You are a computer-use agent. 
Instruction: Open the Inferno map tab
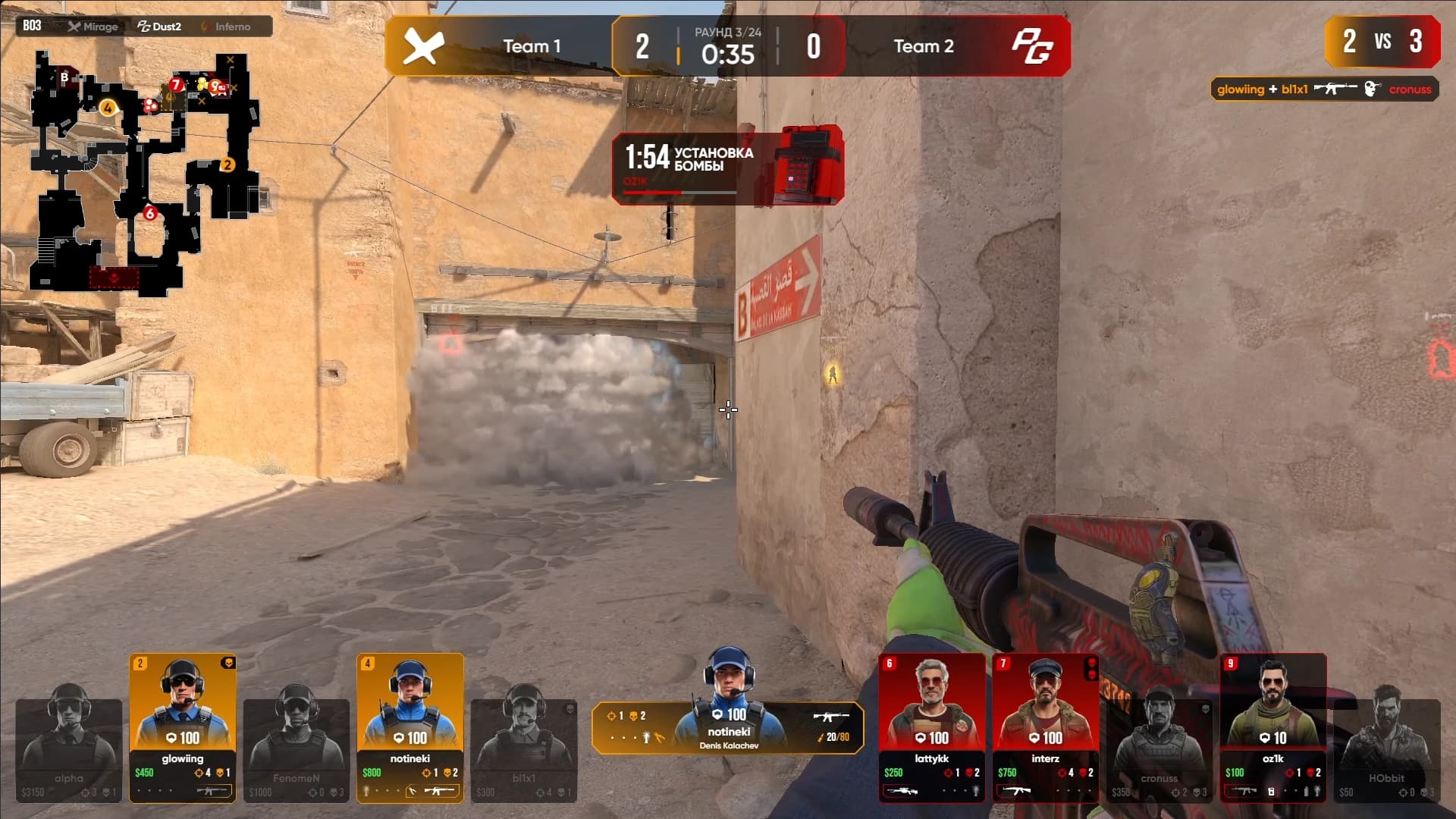click(226, 27)
